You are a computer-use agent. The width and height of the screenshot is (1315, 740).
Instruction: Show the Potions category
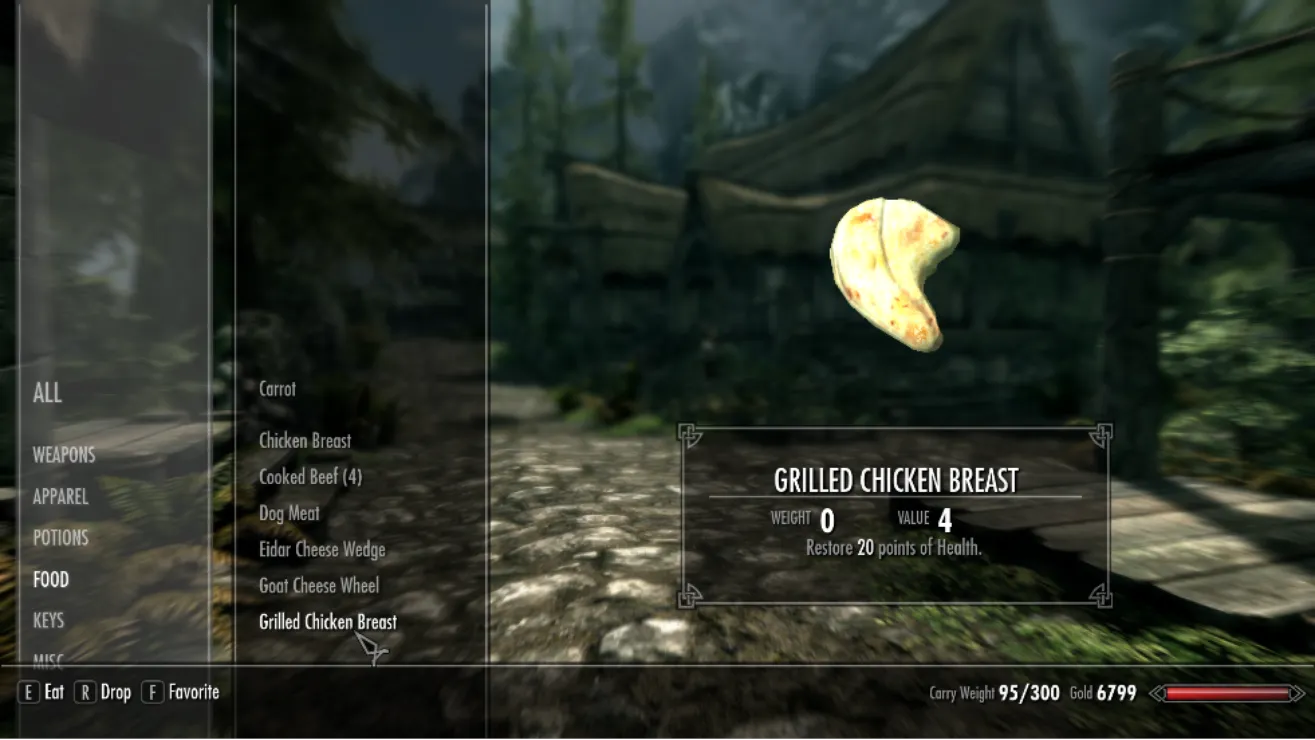(x=60, y=538)
